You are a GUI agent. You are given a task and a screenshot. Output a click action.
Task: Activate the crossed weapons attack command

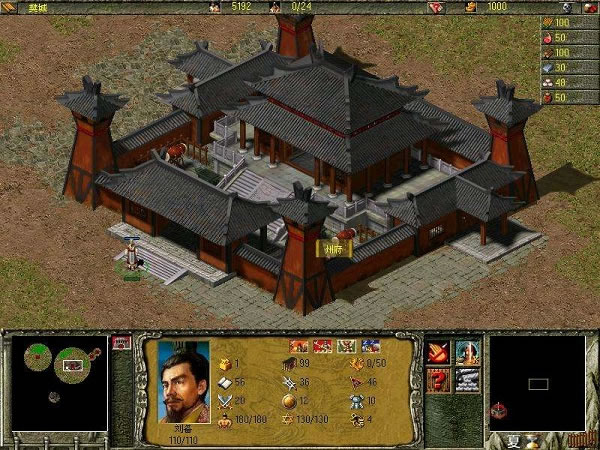click(439, 352)
